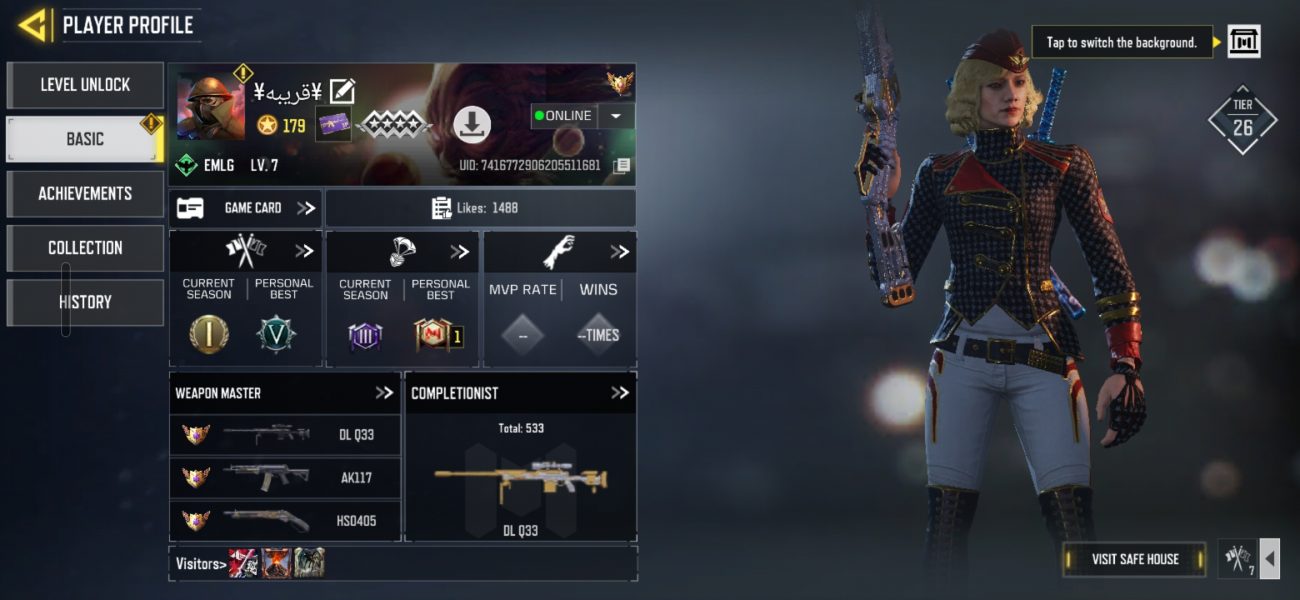
Task: Go back using the yellow arrow
Action: [x=35, y=25]
